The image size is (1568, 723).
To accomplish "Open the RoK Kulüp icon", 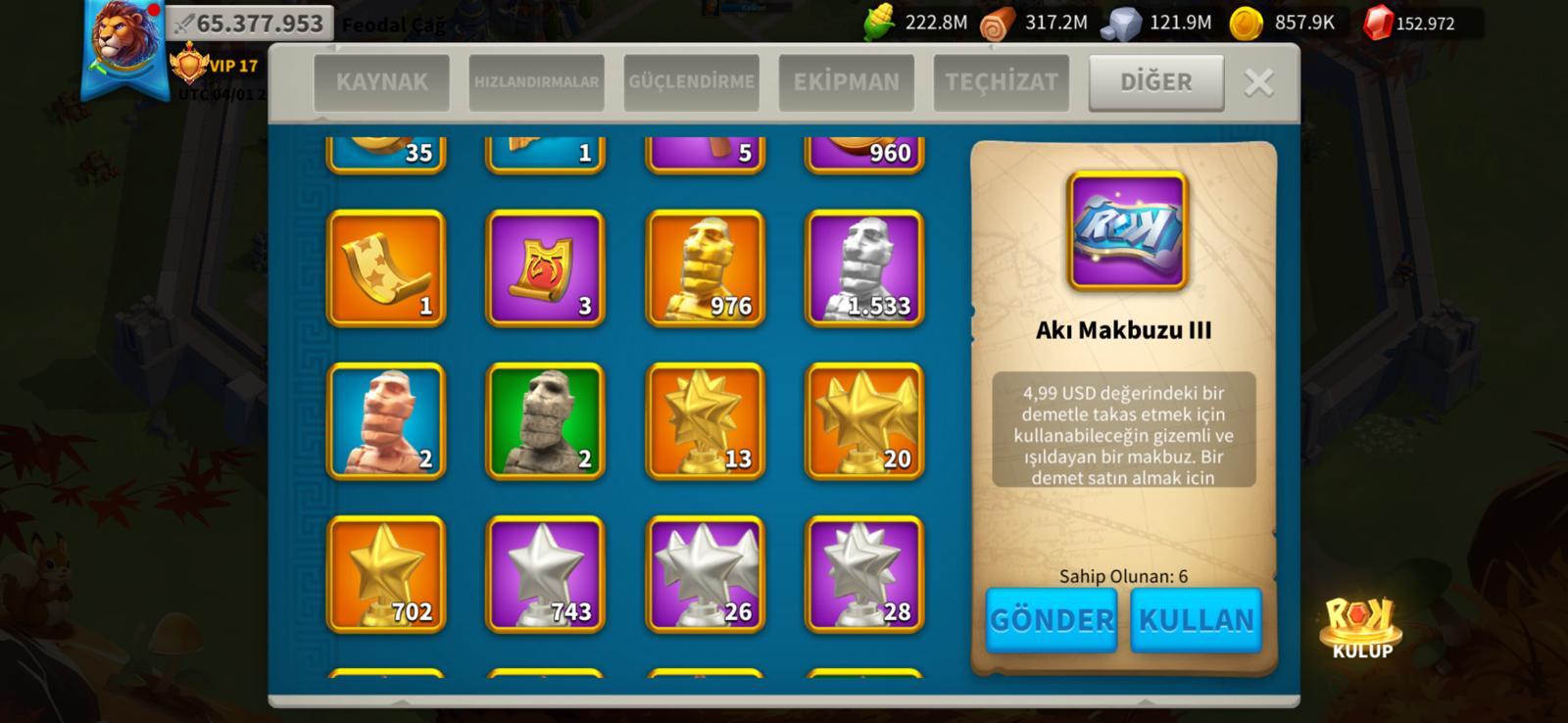I will (1361, 627).
